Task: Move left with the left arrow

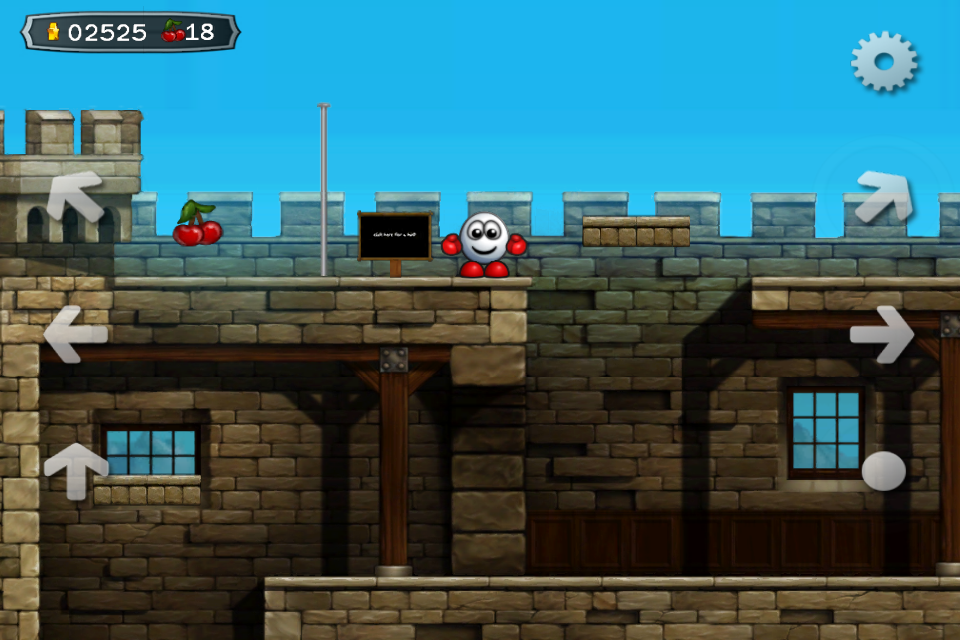Action: 75,333
